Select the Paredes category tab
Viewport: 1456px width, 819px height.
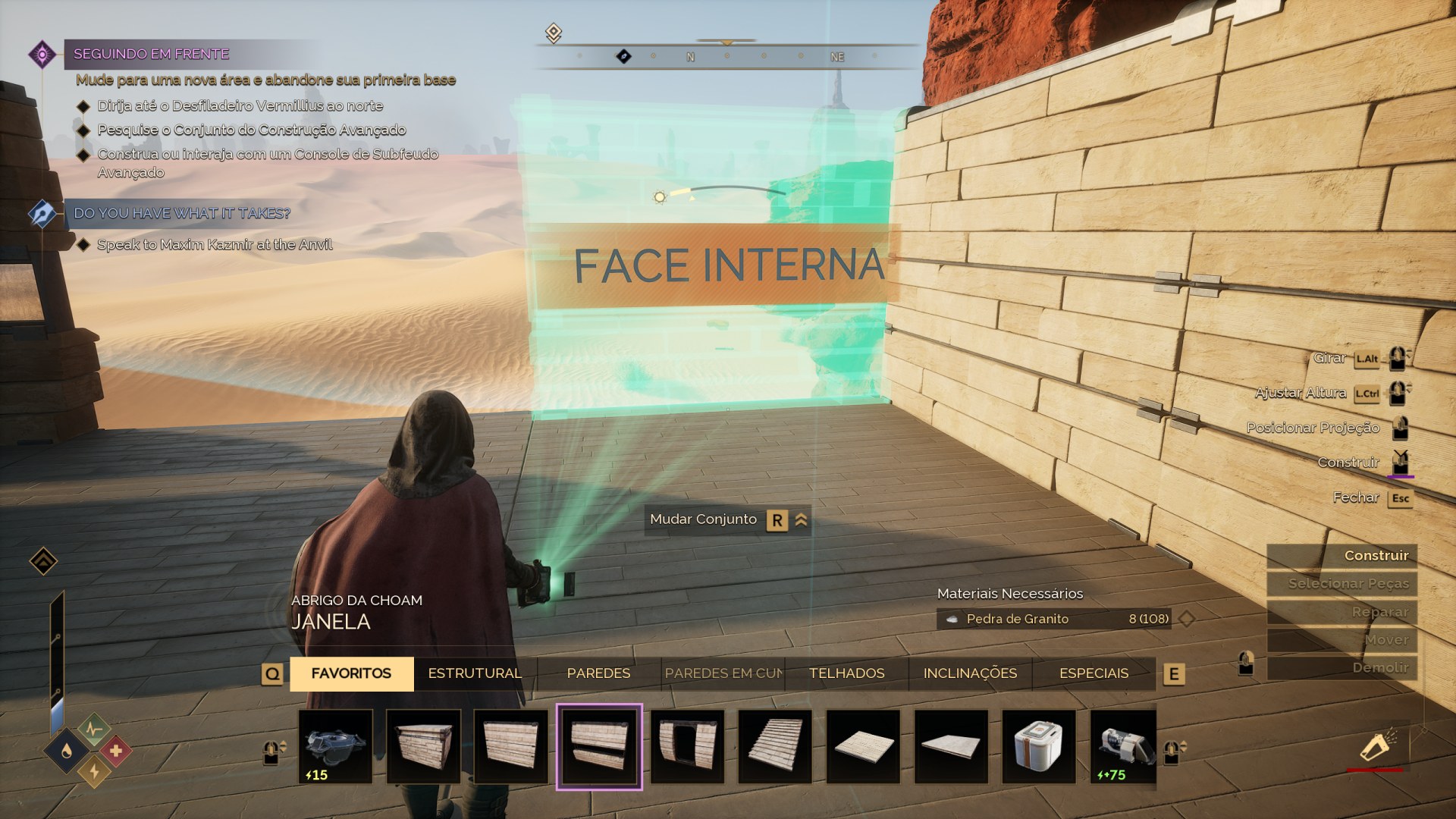[x=598, y=673]
